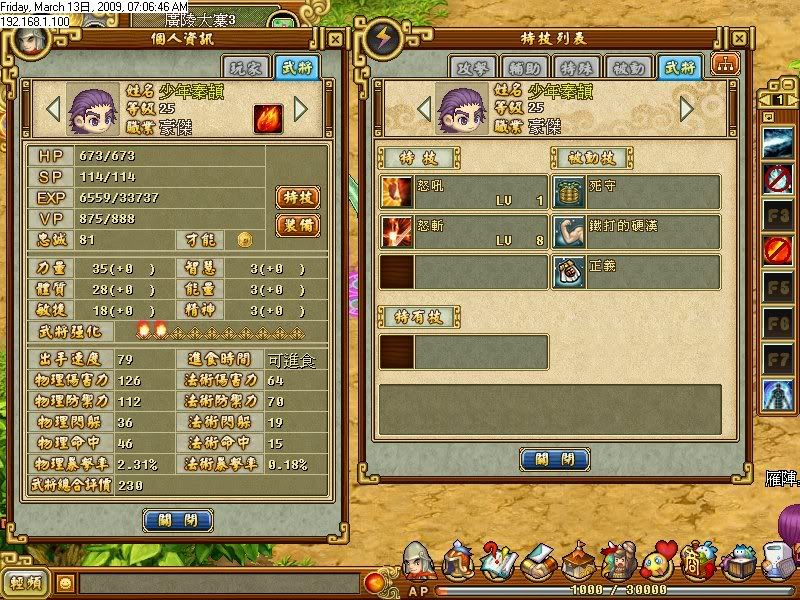
Task: Open the 裝備 equipment button
Action: (298, 225)
